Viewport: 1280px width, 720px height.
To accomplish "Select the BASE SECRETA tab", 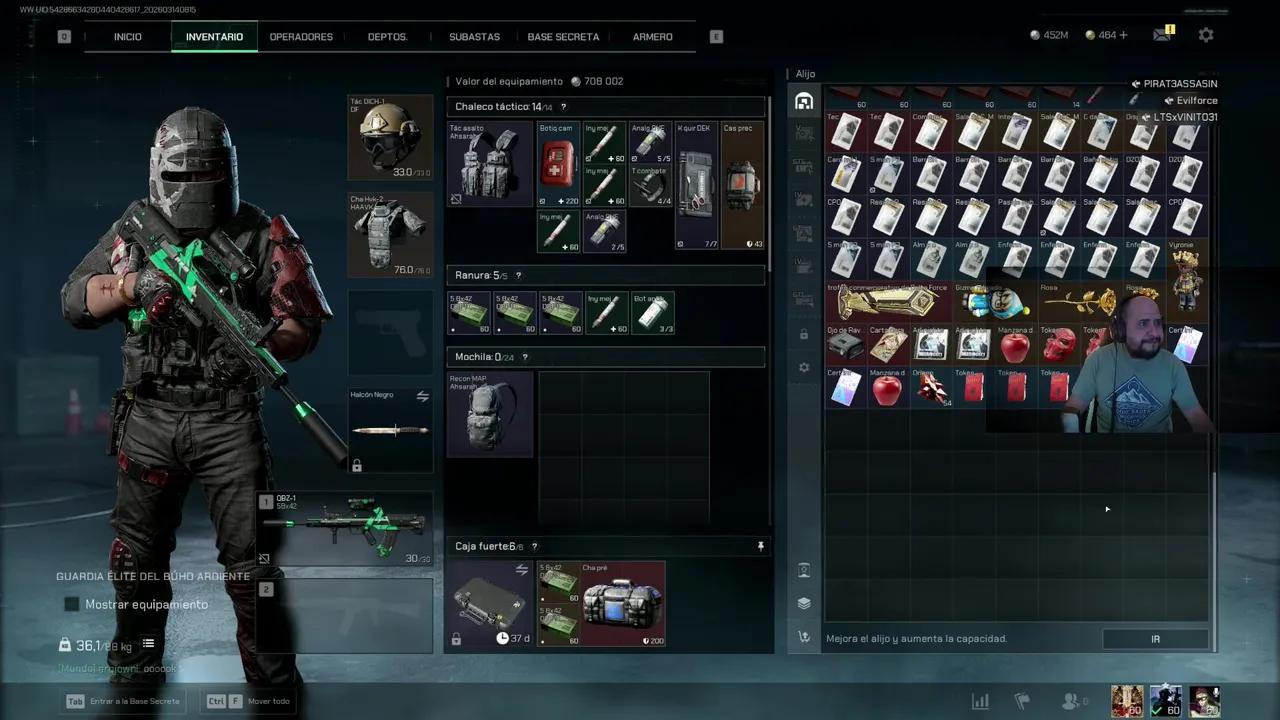I will pos(563,37).
